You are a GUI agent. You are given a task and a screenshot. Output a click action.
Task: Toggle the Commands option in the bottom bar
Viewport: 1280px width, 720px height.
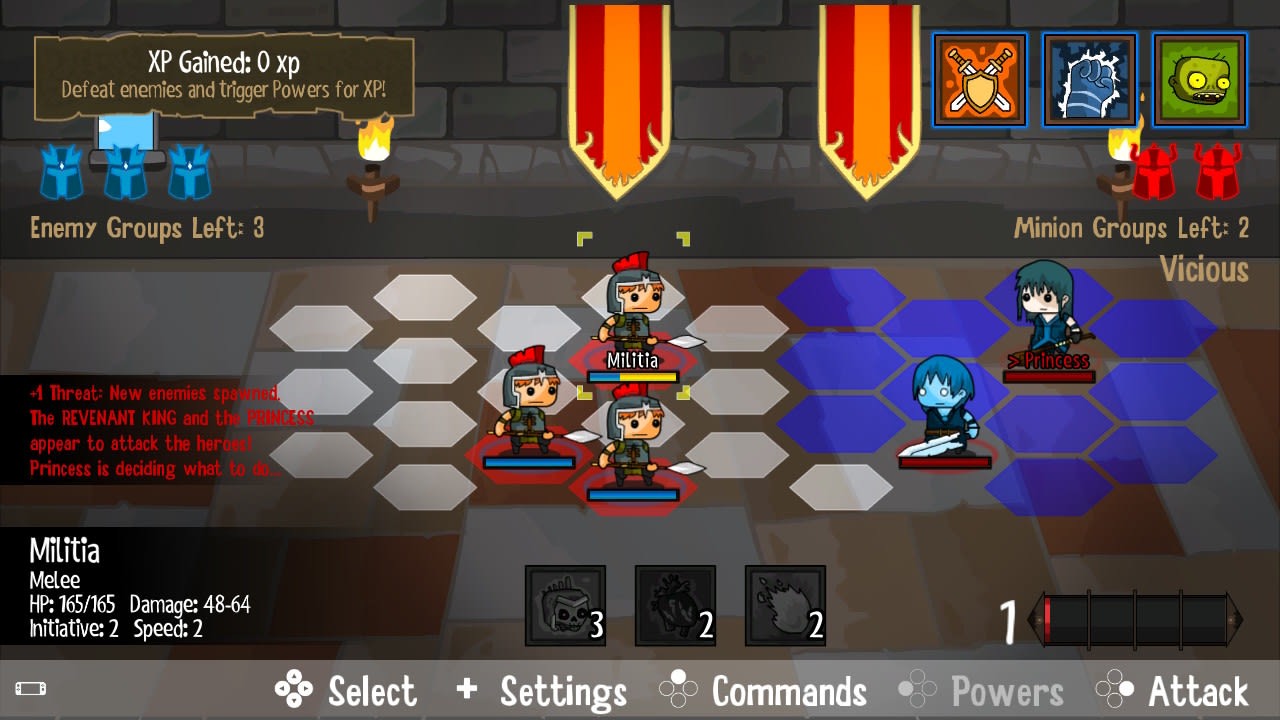788,690
